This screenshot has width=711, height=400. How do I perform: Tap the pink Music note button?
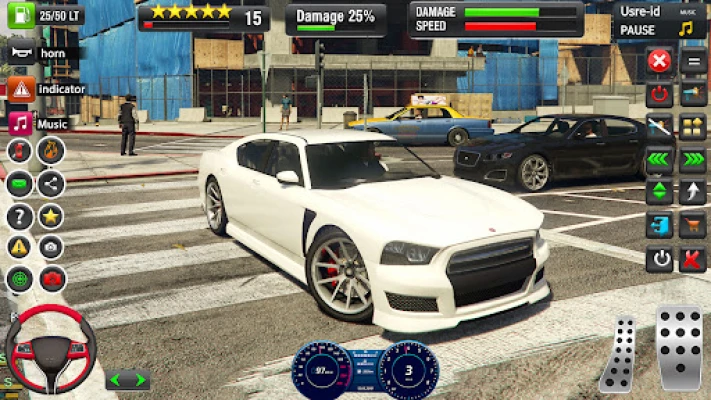21,123
